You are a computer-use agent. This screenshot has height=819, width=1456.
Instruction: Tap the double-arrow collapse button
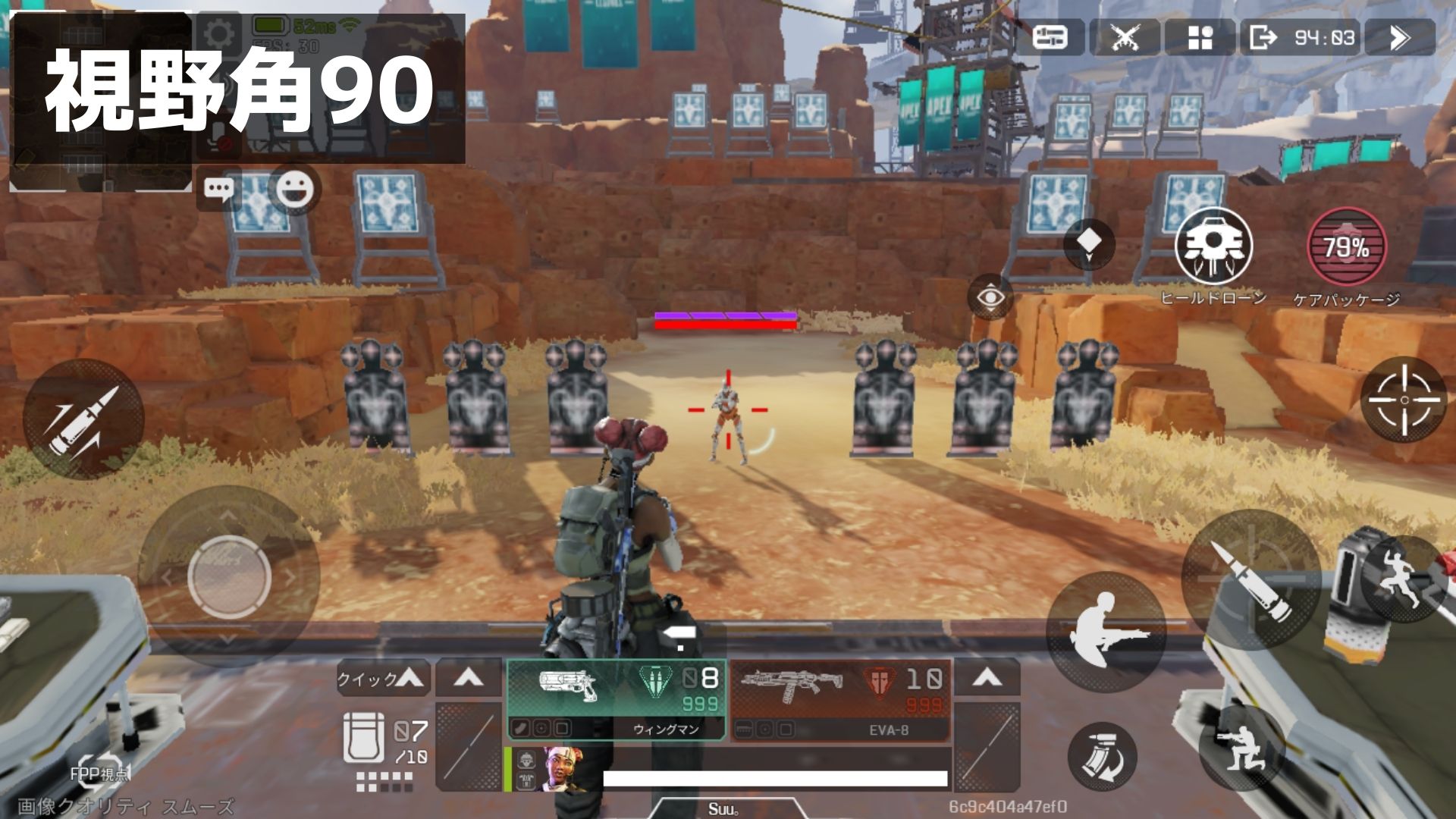click(x=1400, y=37)
